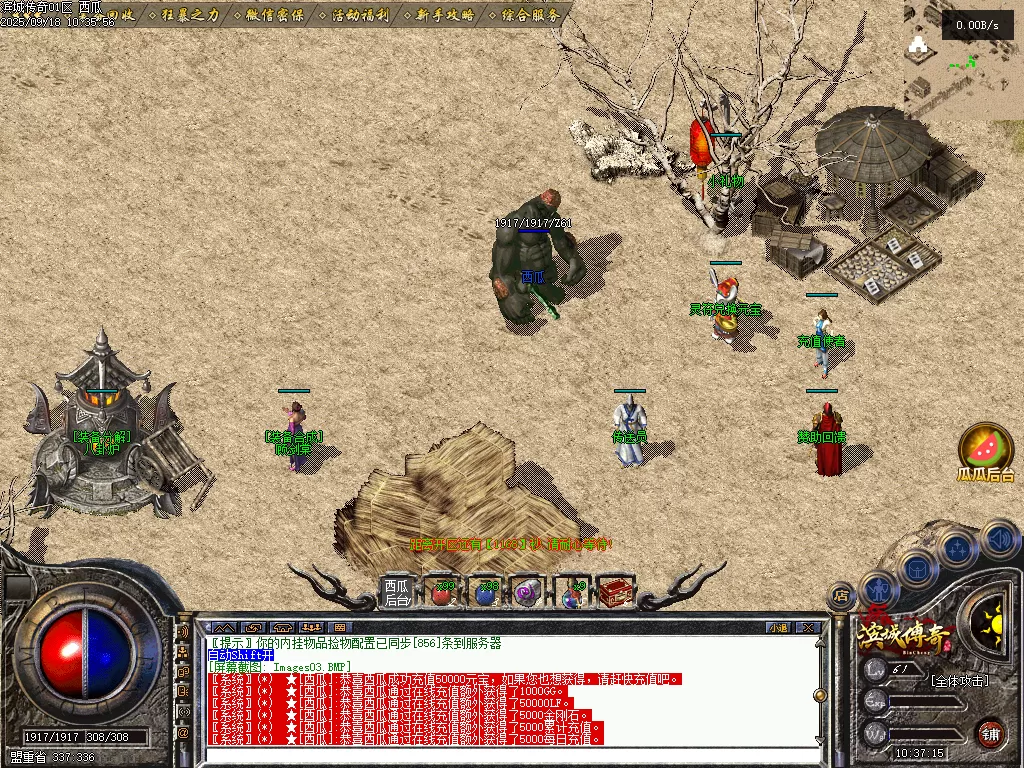Viewport: 1024px width, 768px height.
Task: Open the character equipment round button
Action: click(879, 592)
